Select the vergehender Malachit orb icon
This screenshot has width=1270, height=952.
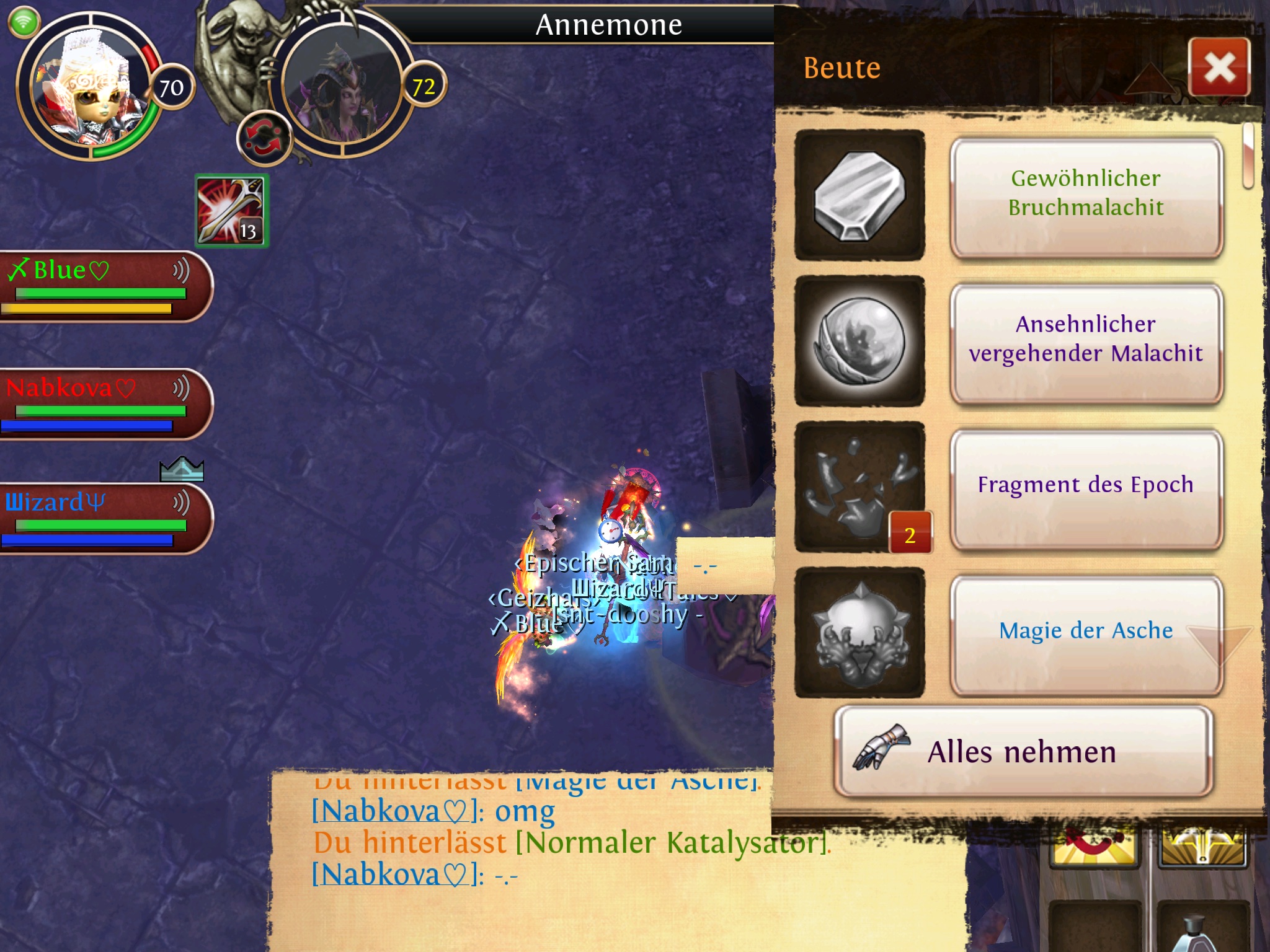tap(859, 341)
